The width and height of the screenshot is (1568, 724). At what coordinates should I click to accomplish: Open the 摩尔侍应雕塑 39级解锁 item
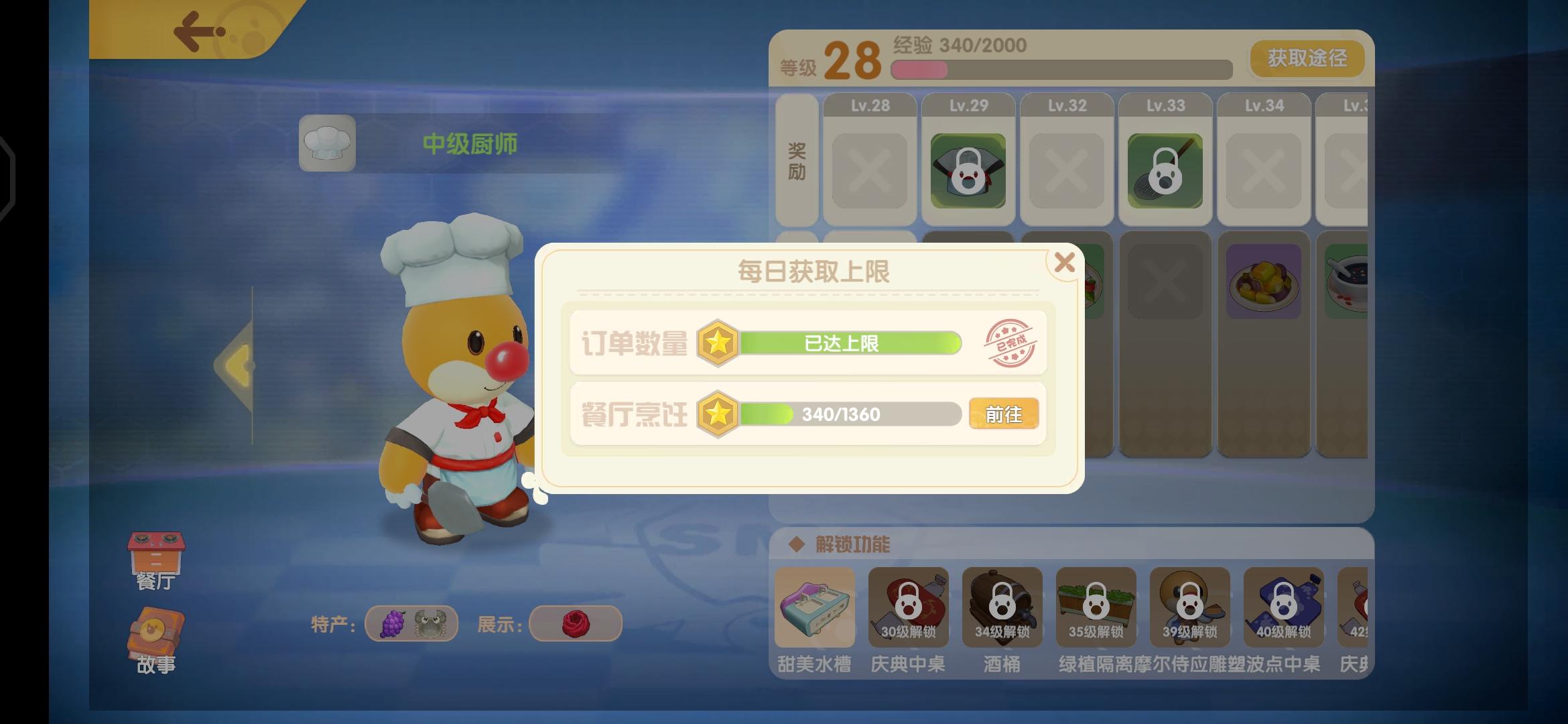[x=1189, y=608]
